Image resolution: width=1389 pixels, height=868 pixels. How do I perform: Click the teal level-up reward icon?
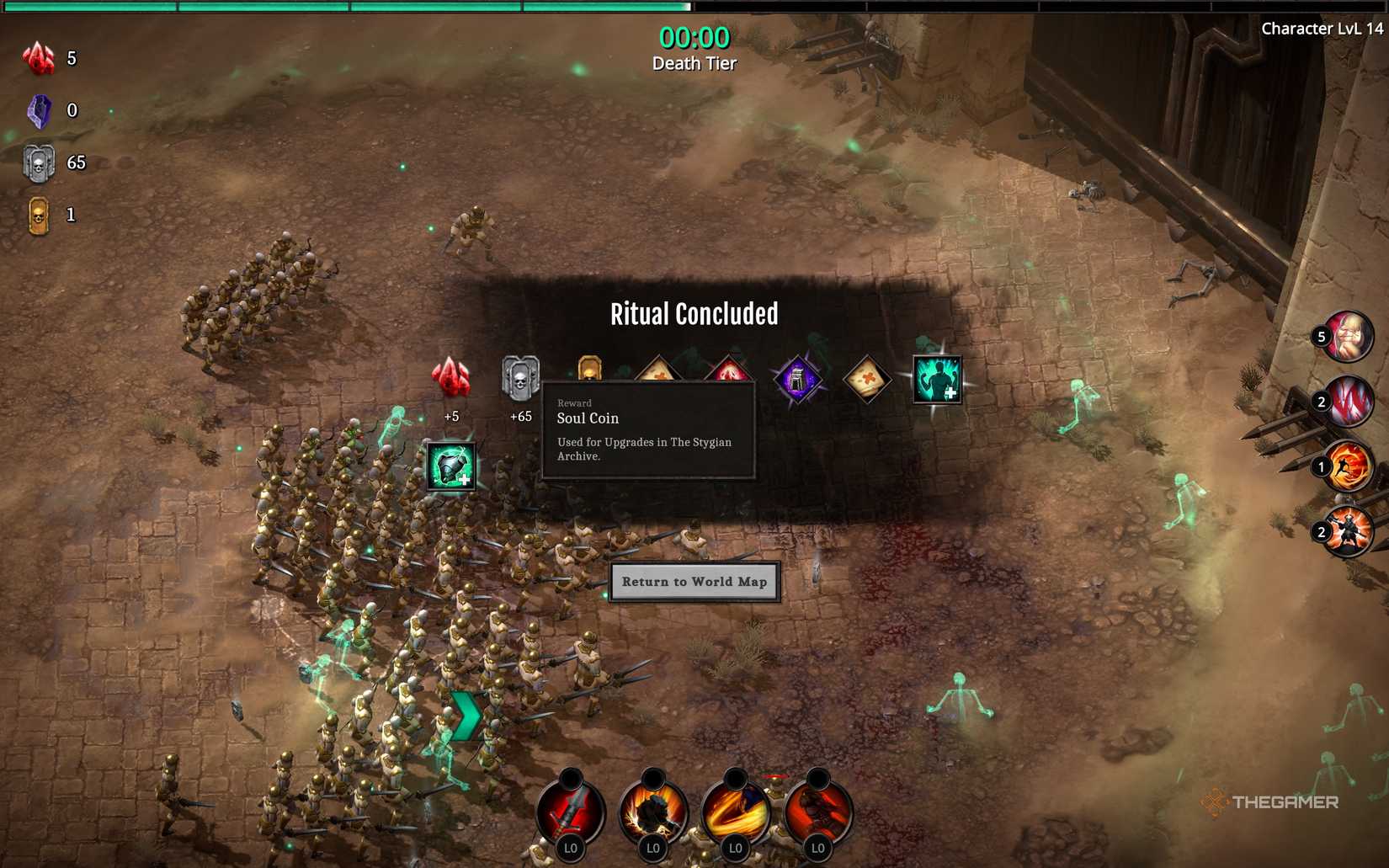937,381
